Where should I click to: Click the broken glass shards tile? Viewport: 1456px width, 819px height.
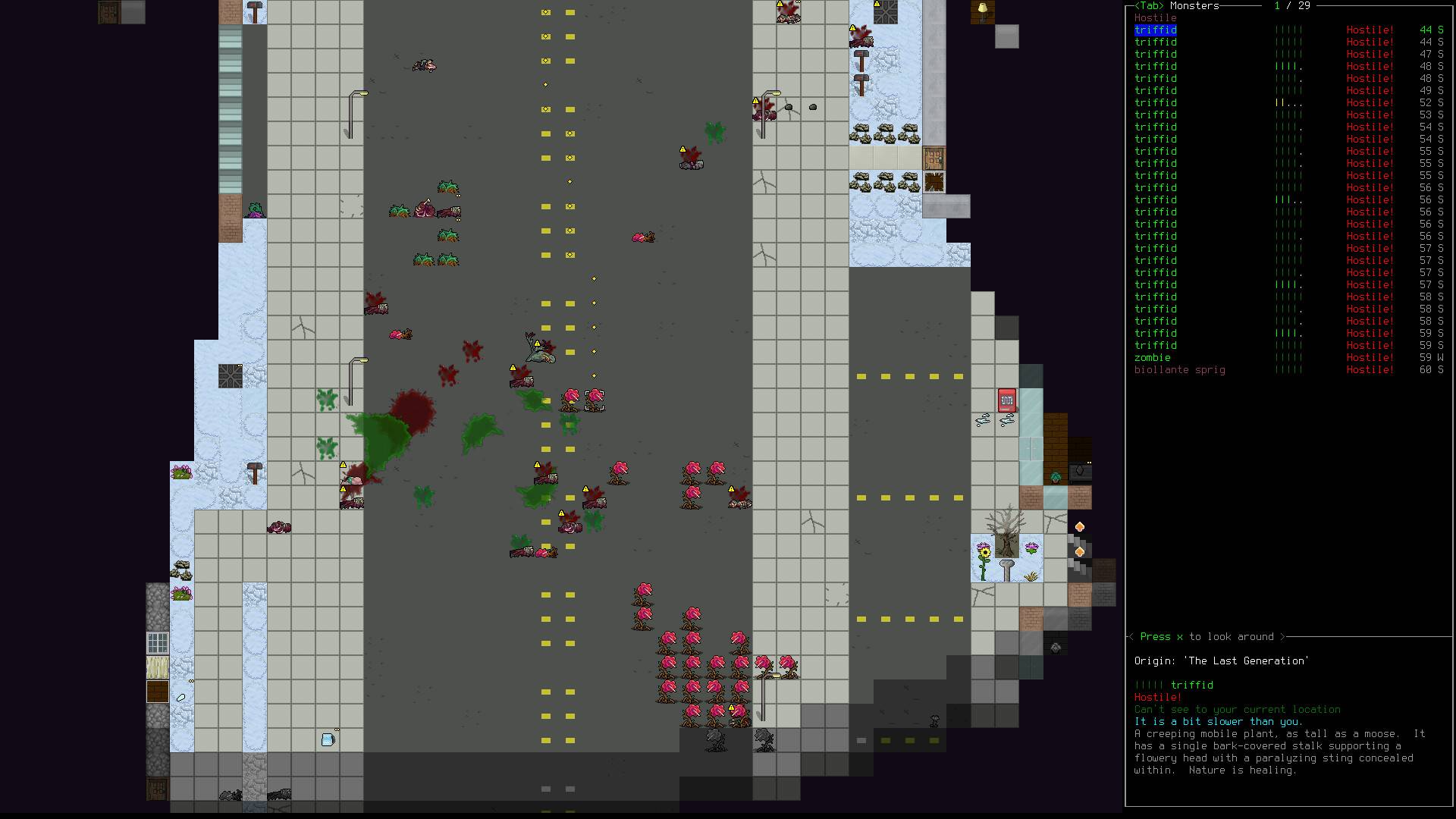[984, 419]
